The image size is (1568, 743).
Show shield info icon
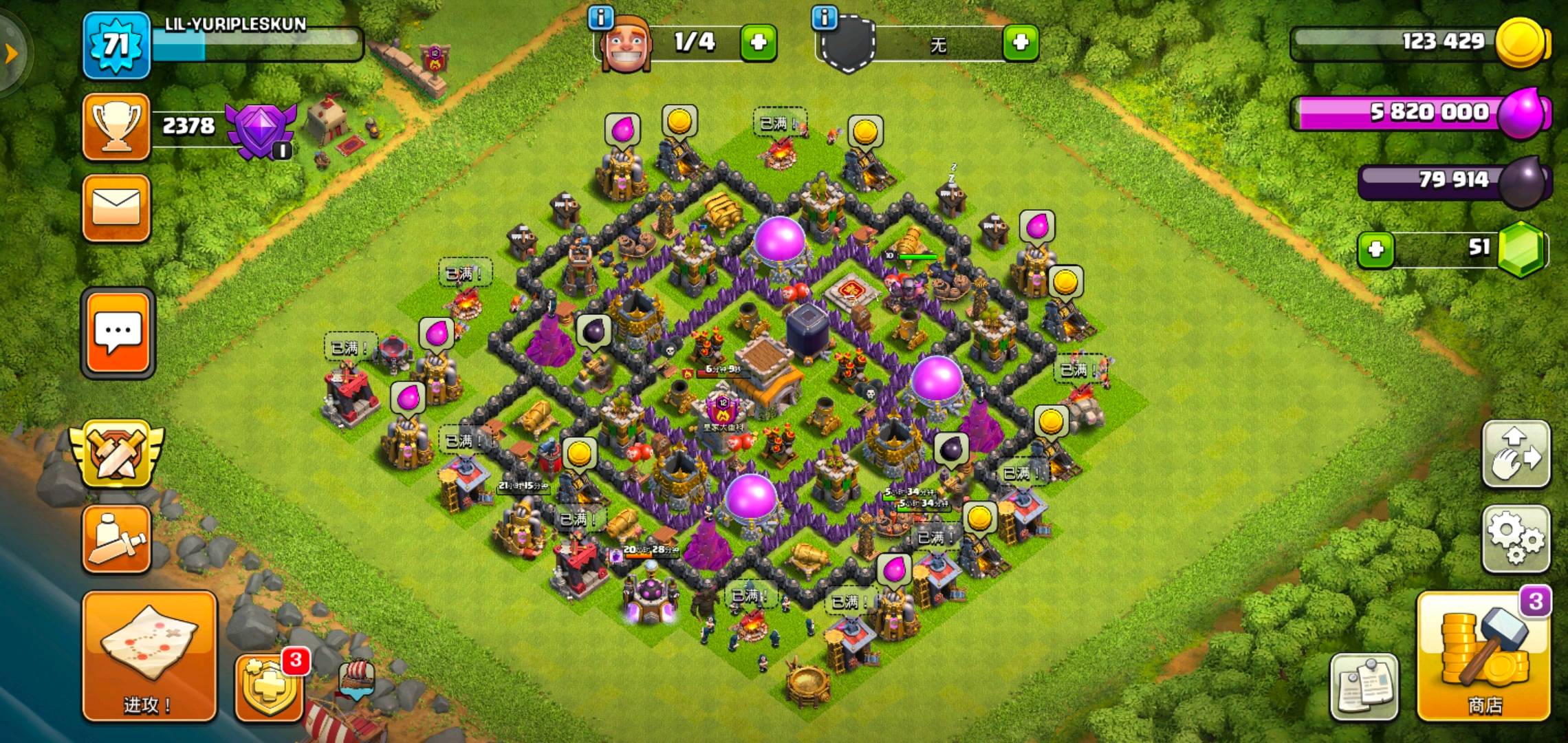825,18
